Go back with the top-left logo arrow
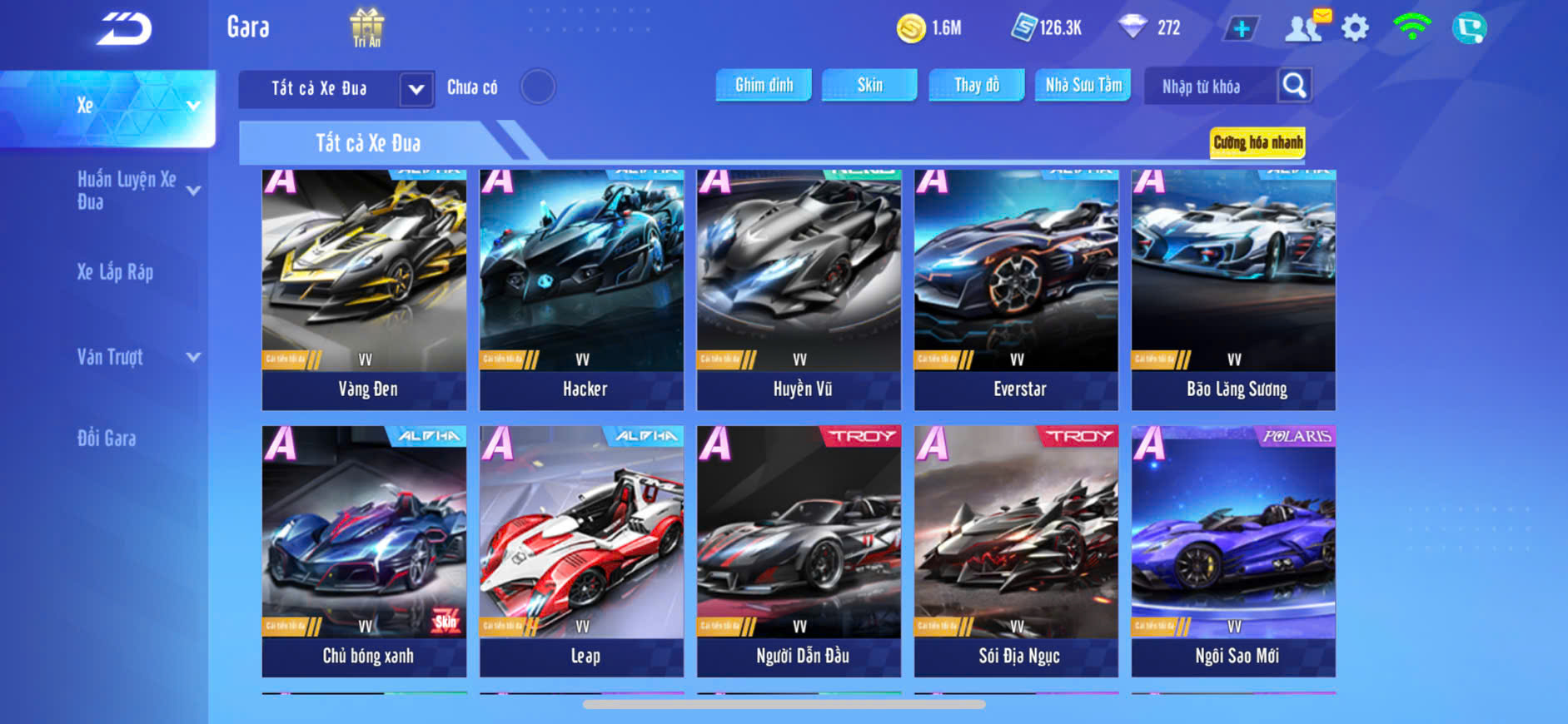The width and height of the screenshot is (1568, 724). 125,29
